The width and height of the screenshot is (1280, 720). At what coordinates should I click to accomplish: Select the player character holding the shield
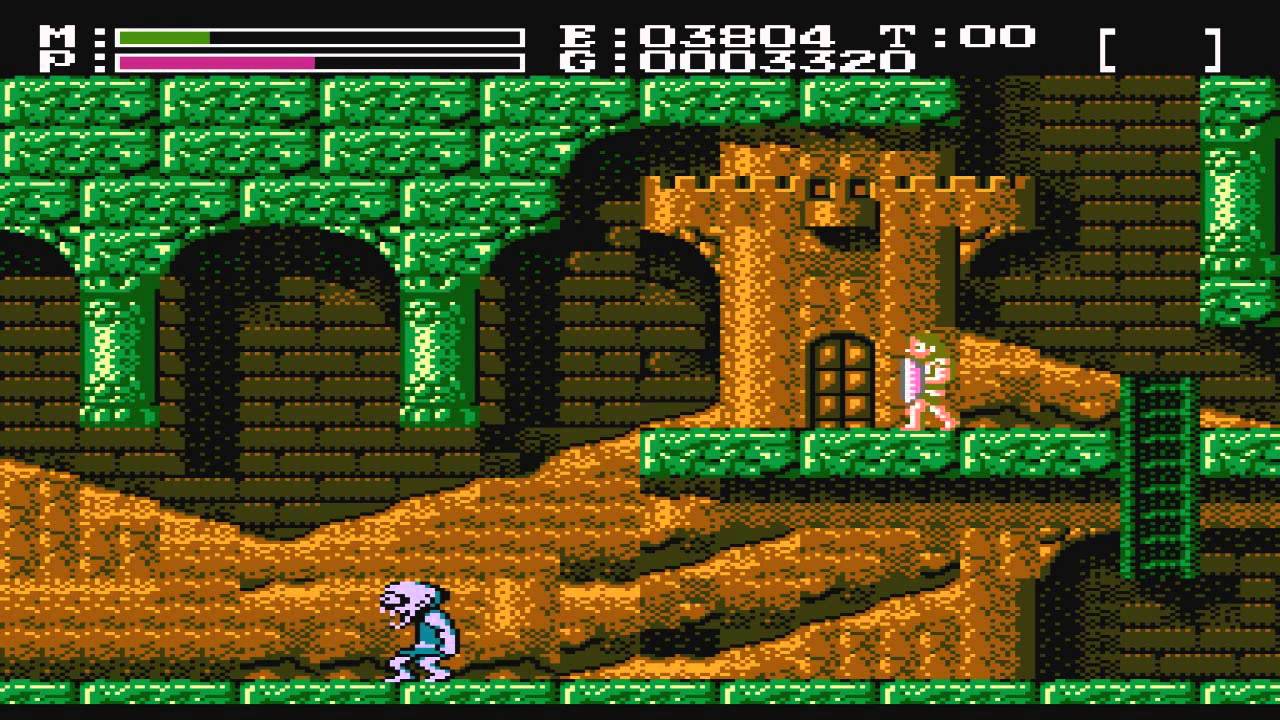pyautogui.click(x=922, y=385)
